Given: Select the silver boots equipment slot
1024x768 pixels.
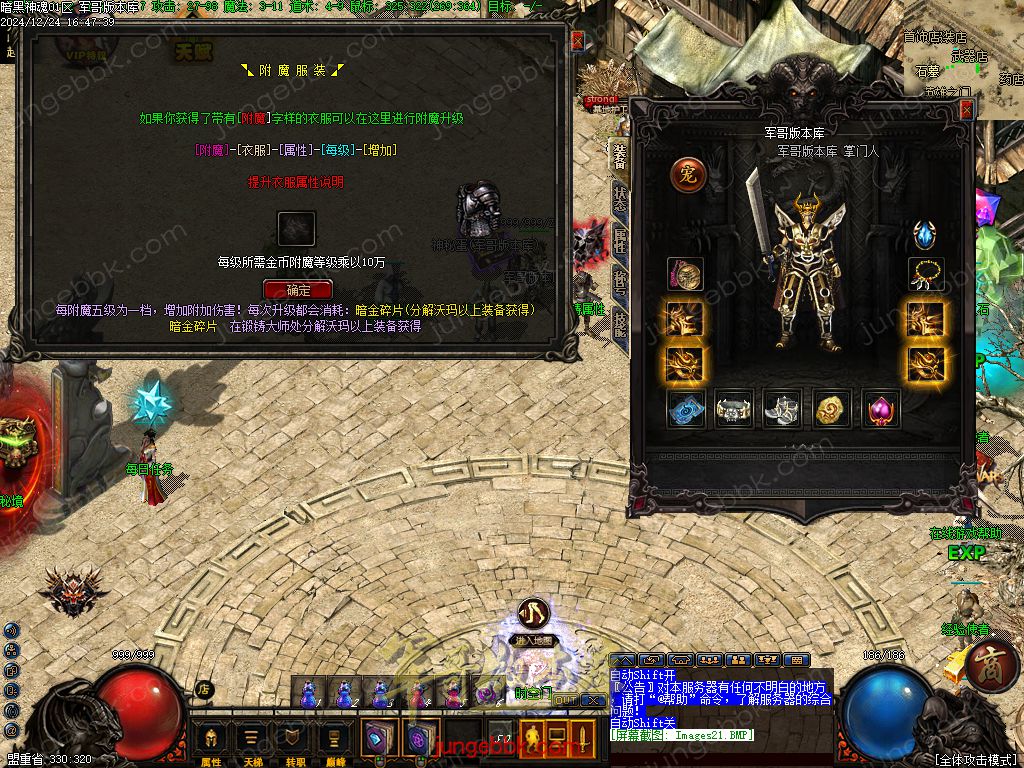Looking at the screenshot, I should (783, 409).
